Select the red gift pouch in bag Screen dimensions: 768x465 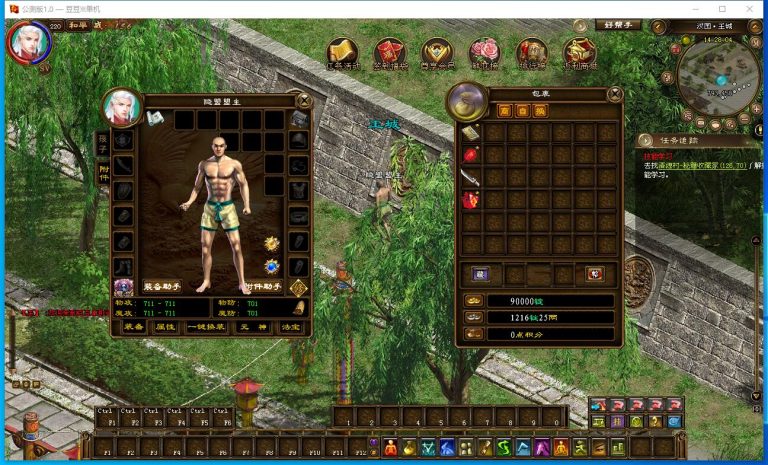470,200
